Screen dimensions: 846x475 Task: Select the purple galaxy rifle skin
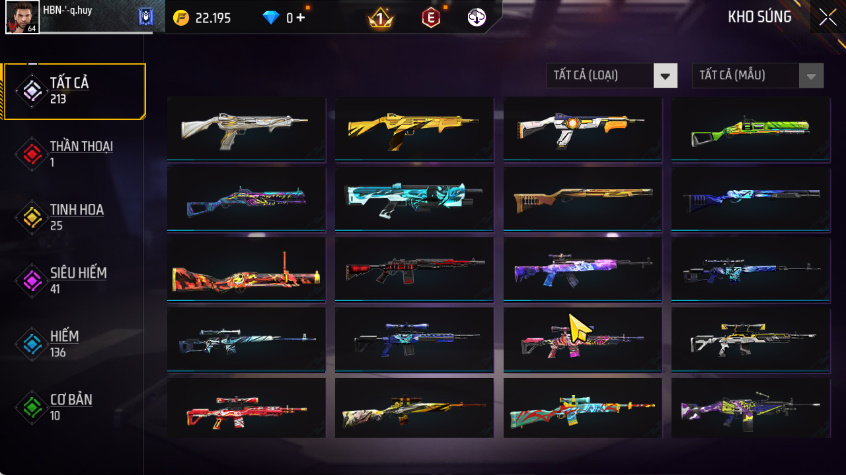pos(582,269)
